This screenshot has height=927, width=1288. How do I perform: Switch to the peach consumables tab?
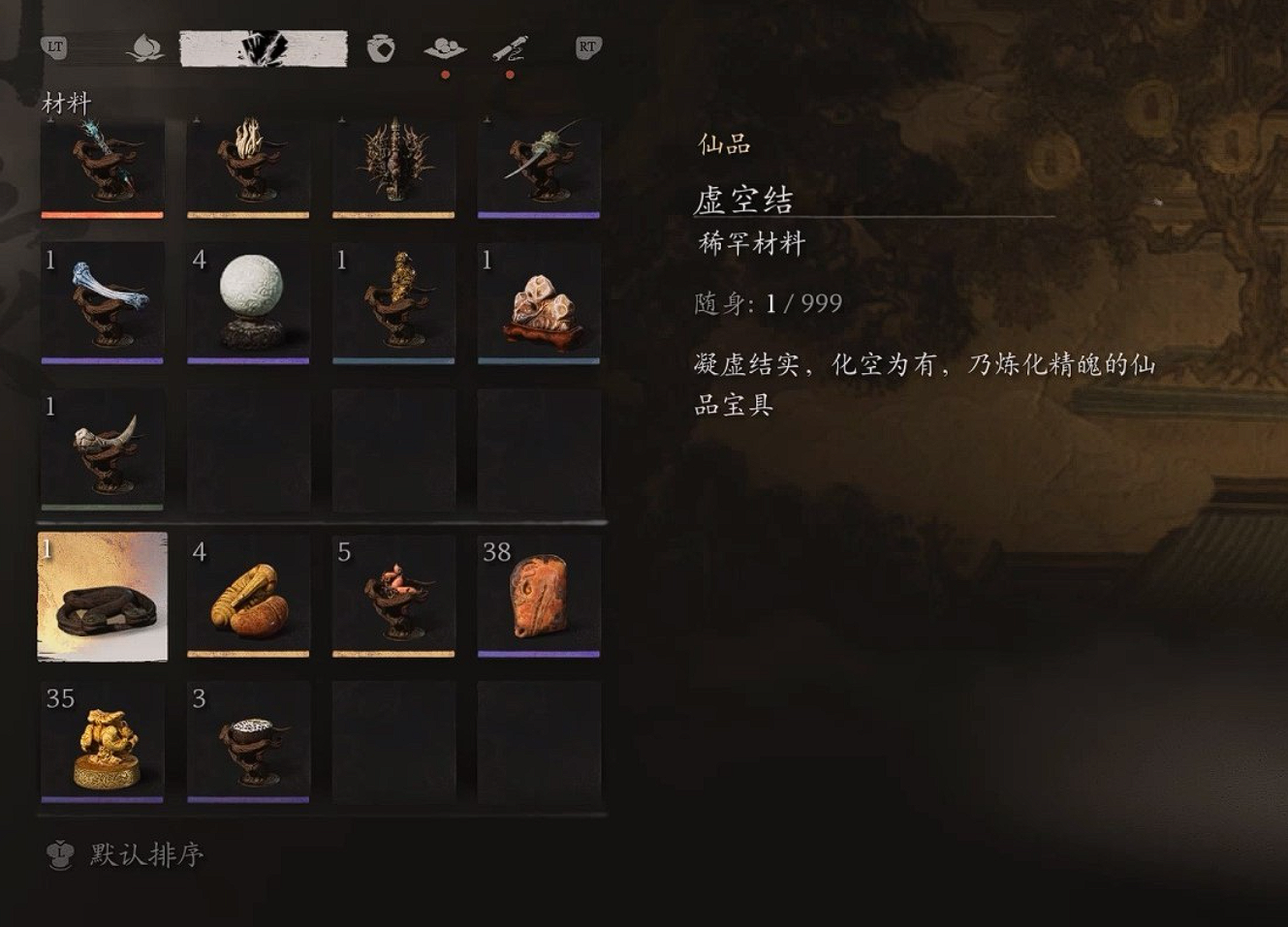(144, 47)
